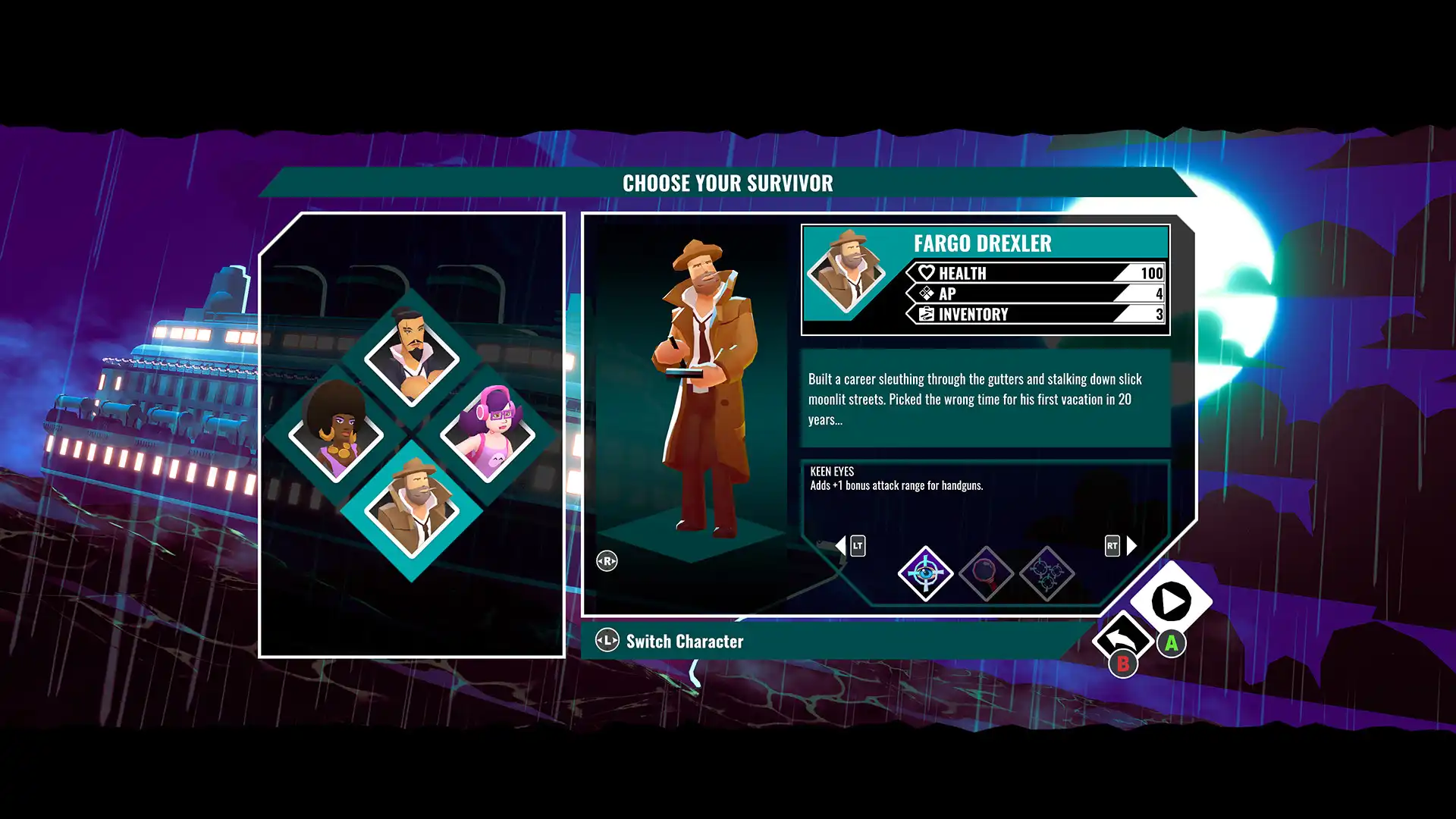The height and width of the screenshot is (819, 1456).
Task: Click the magnifying glass ability icon
Action: click(986, 574)
